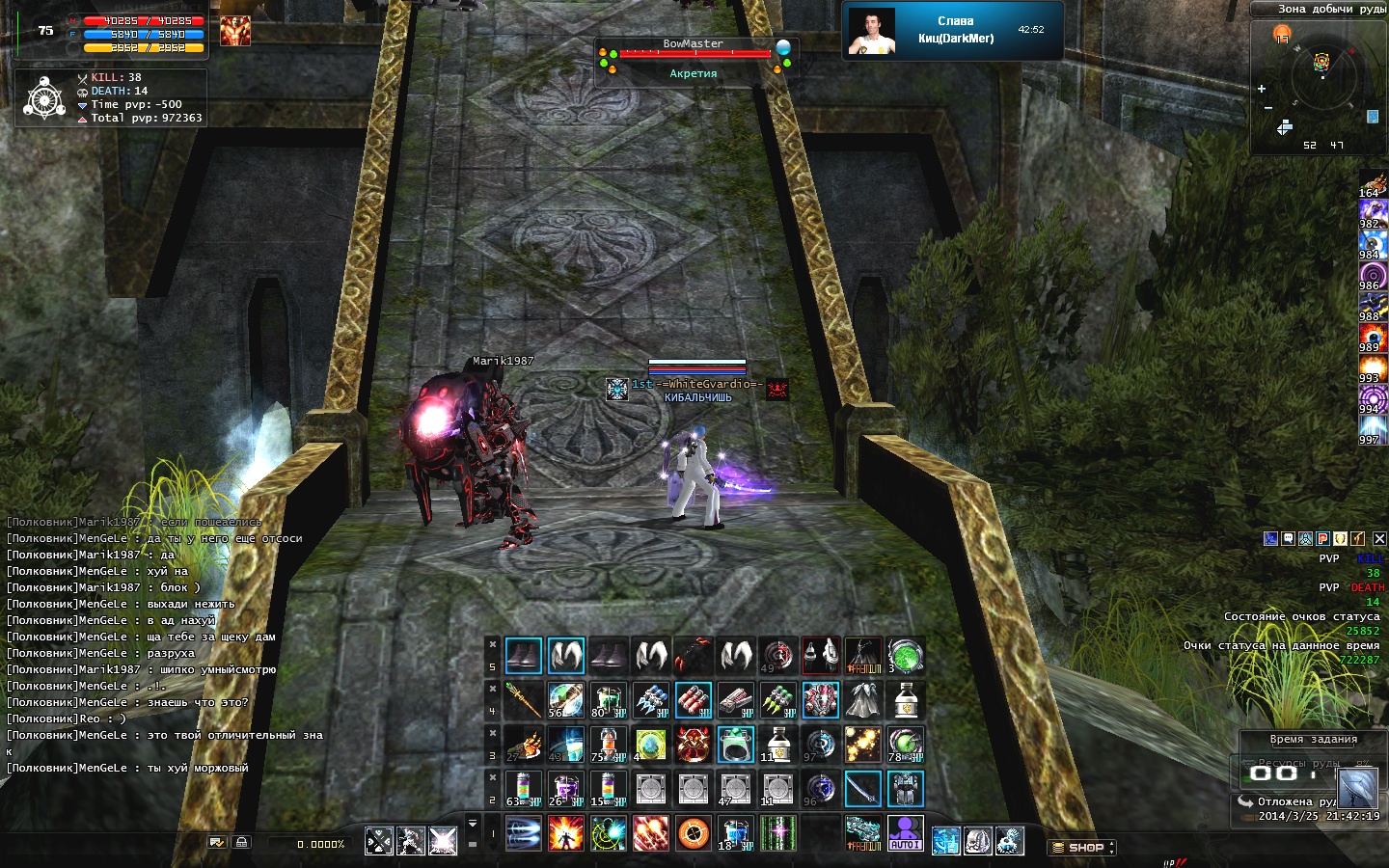Choose the grey mech armor slot

pyautogui.click(x=905, y=789)
